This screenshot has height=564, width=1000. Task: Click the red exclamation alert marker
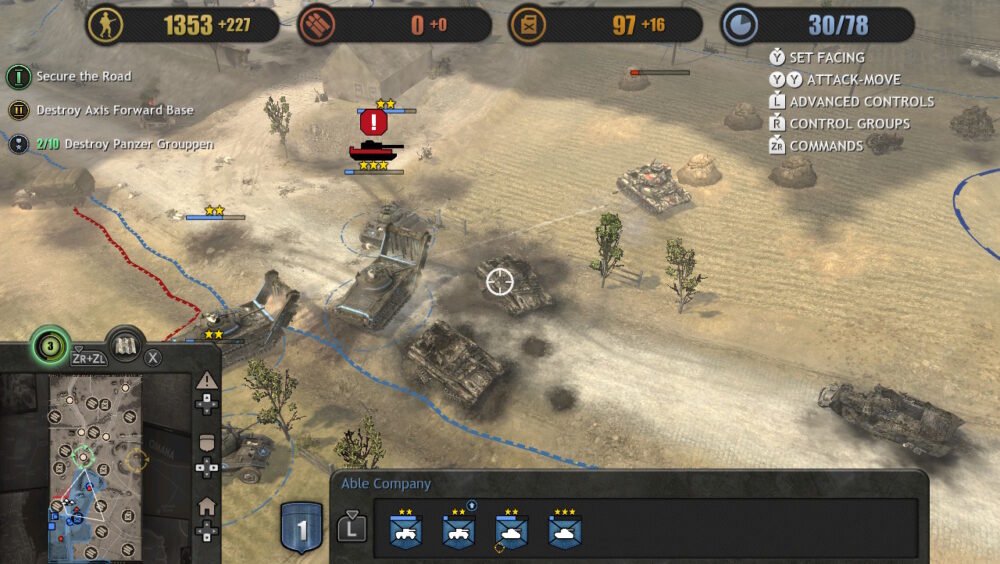374,123
